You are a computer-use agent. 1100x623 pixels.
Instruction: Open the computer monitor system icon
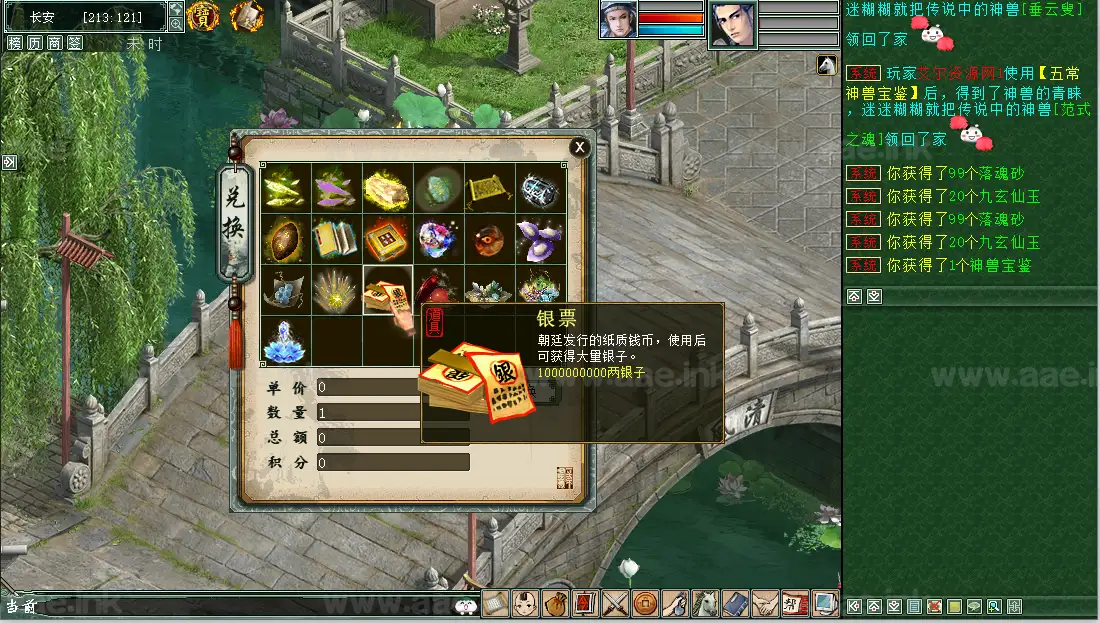point(826,604)
